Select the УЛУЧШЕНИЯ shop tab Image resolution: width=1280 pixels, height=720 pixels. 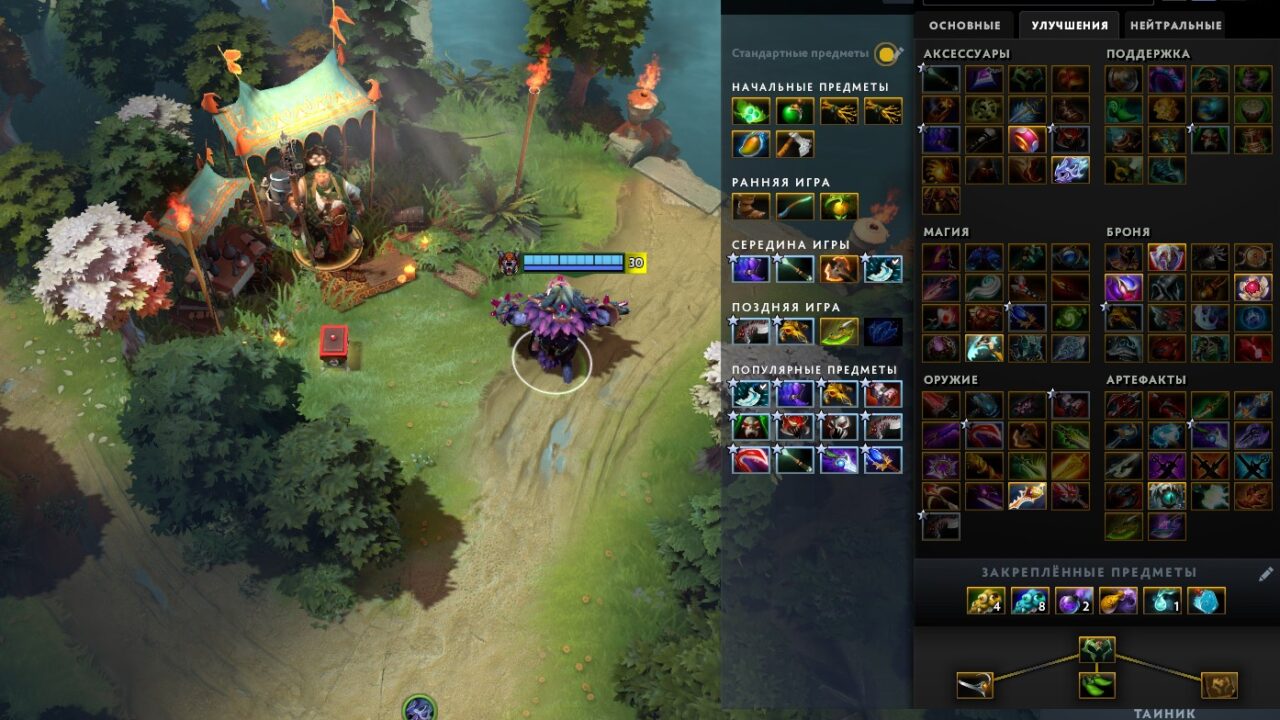click(x=1069, y=25)
